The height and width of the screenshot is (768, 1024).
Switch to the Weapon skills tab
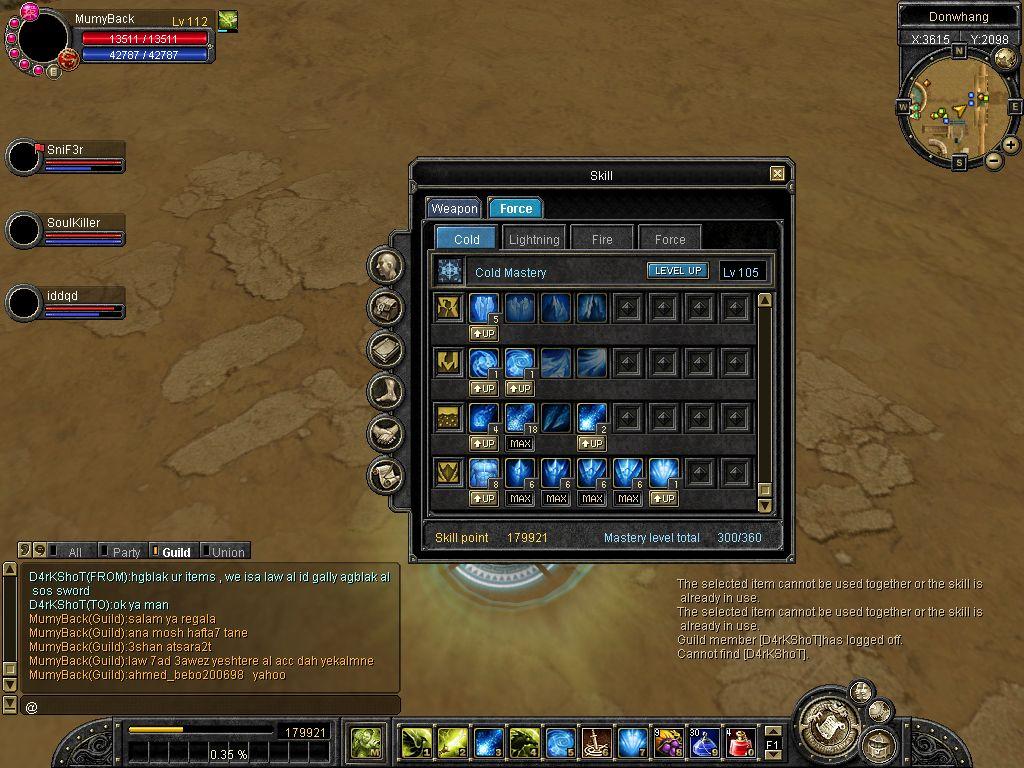click(x=454, y=208)
